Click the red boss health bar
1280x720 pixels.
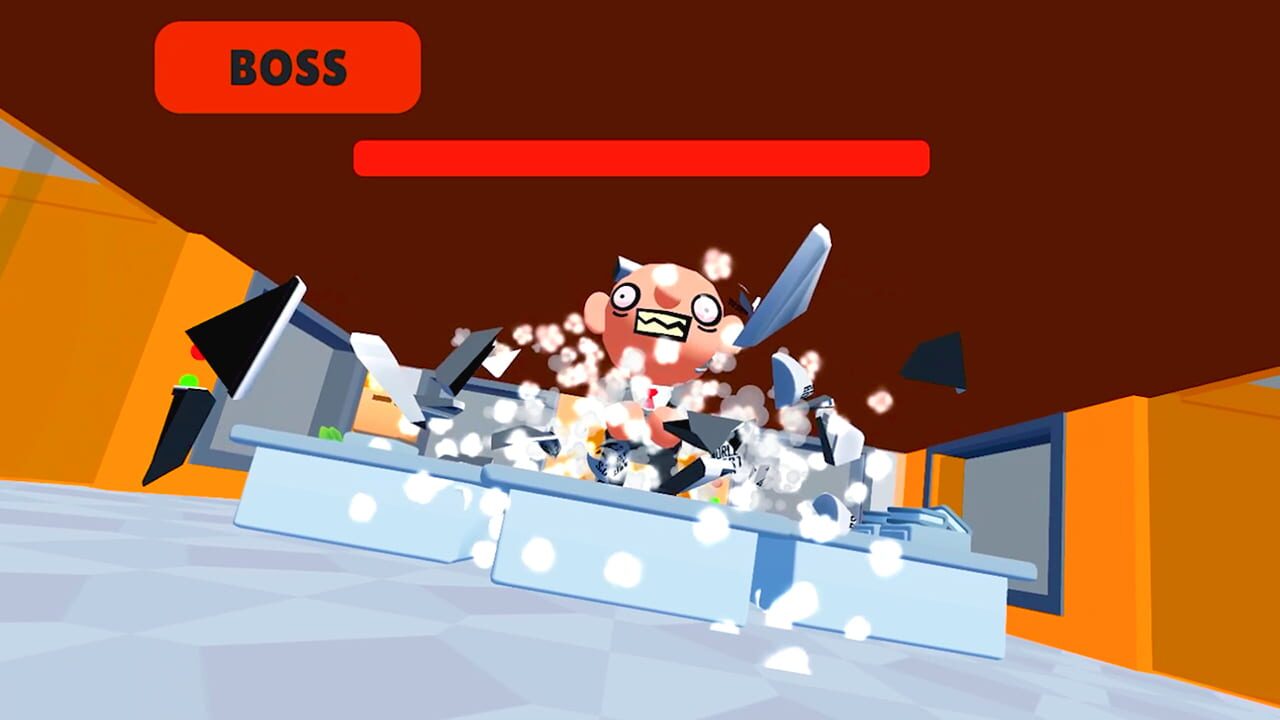[640, 158]
